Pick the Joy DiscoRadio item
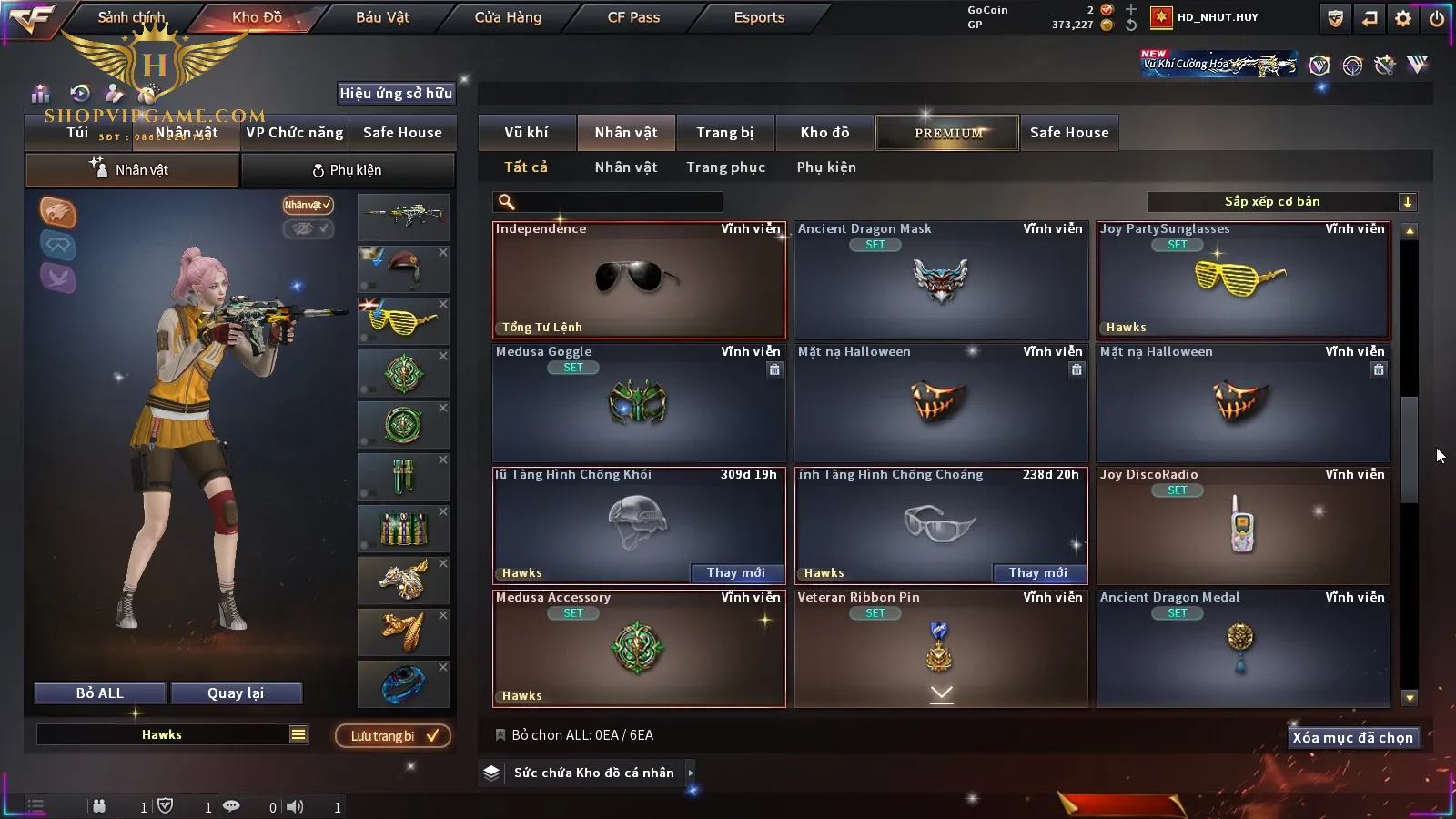 (x=1243, y=526)
